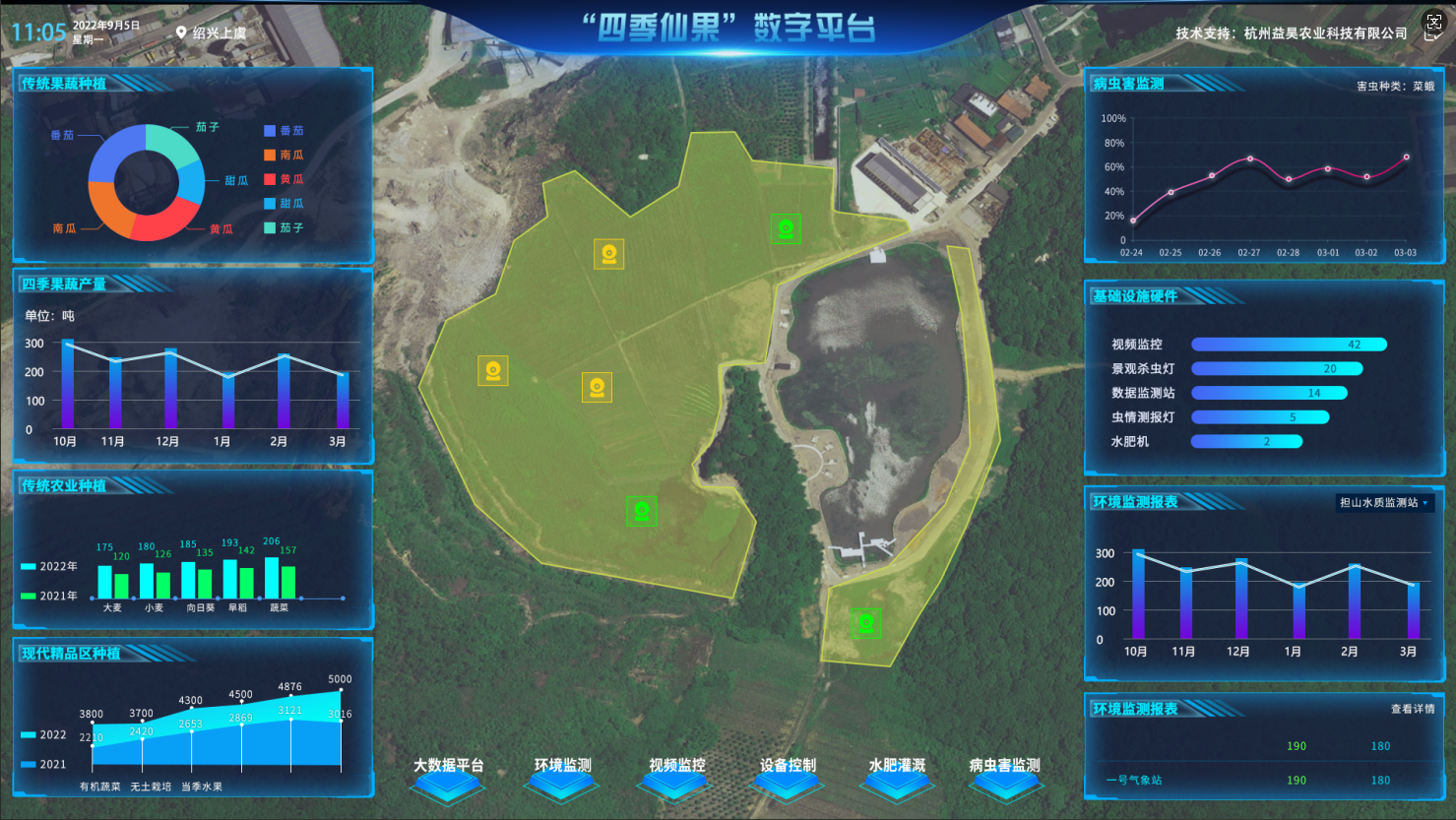Click the 查看详情 link
The image size is (1456, 820).
1413,709
